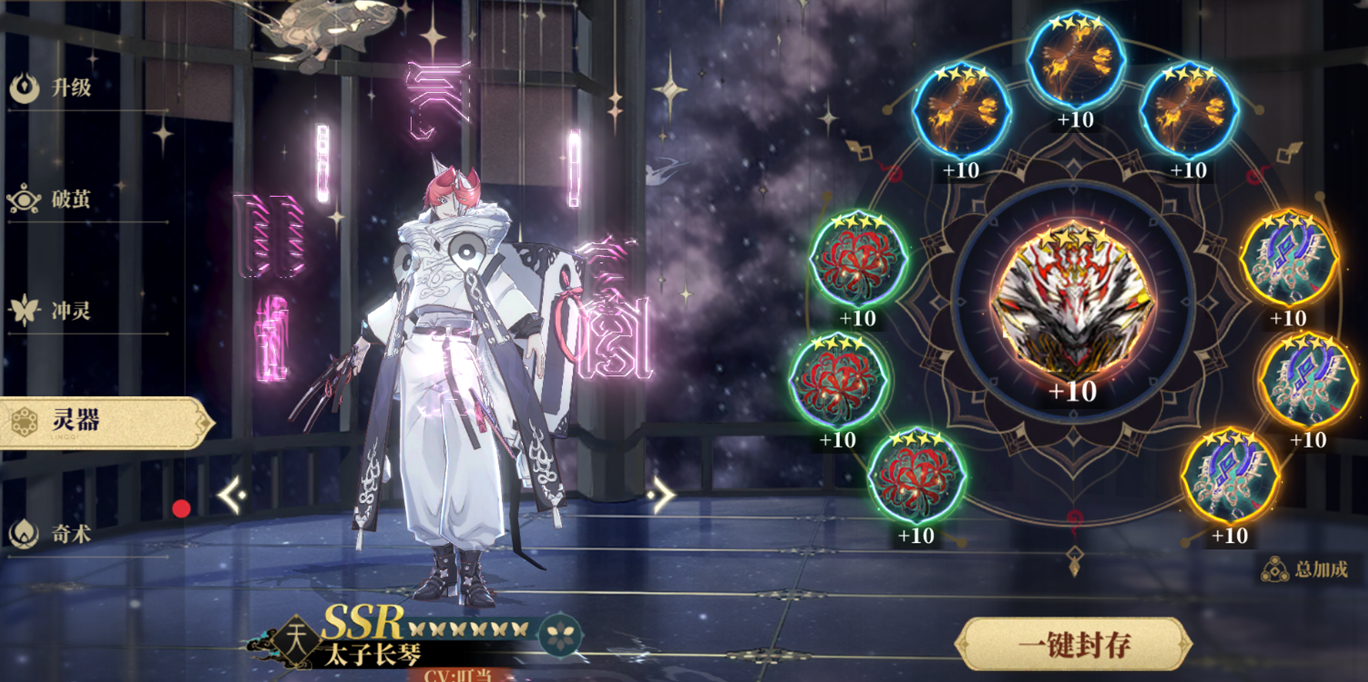This screenshot has height=682, width=1368.
Task: Show next character with right arrow
Action: click(x=661, y=495)
